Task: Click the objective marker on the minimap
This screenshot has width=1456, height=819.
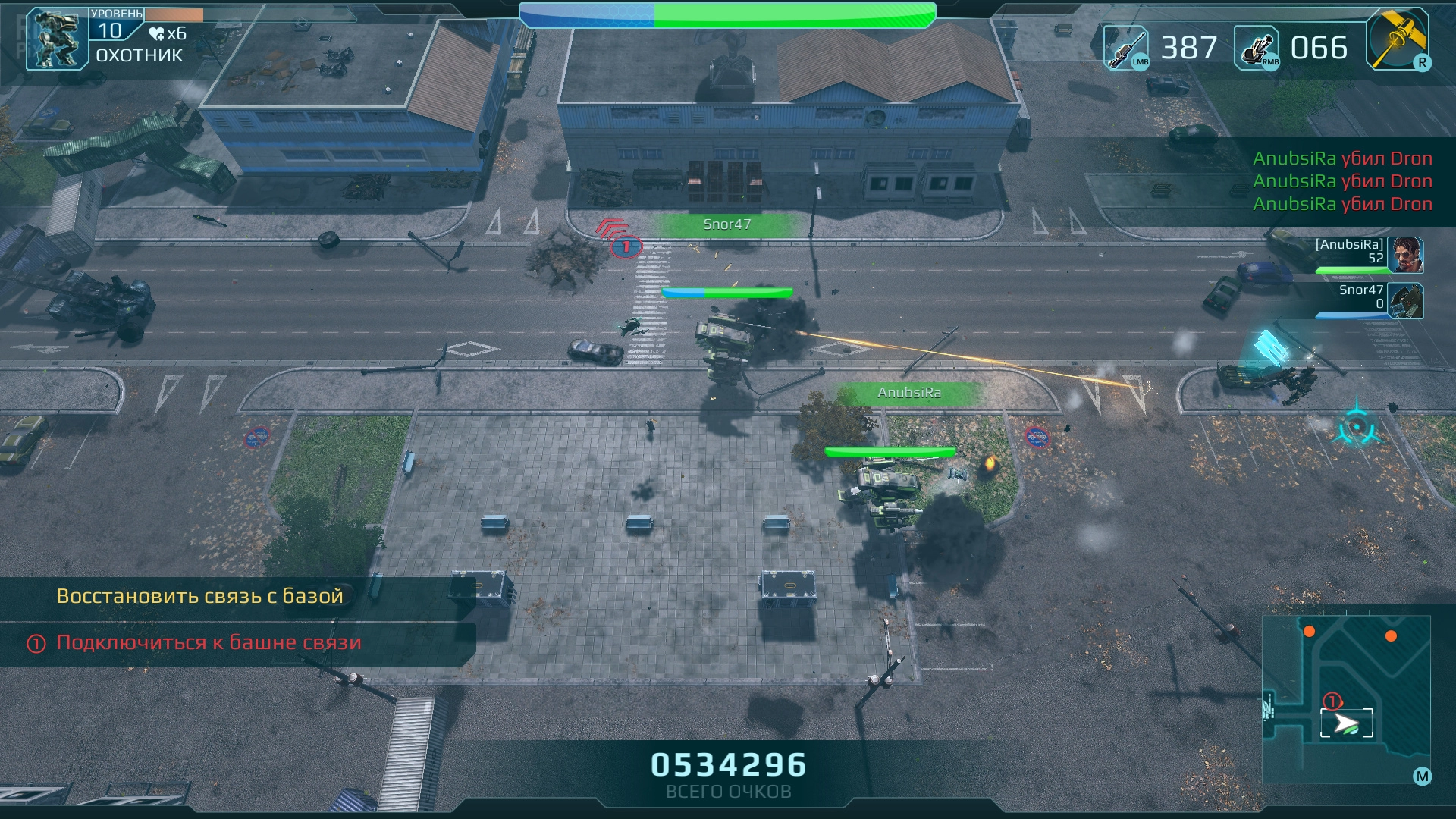Action: pyautogui.click(x=1332, y=701)
